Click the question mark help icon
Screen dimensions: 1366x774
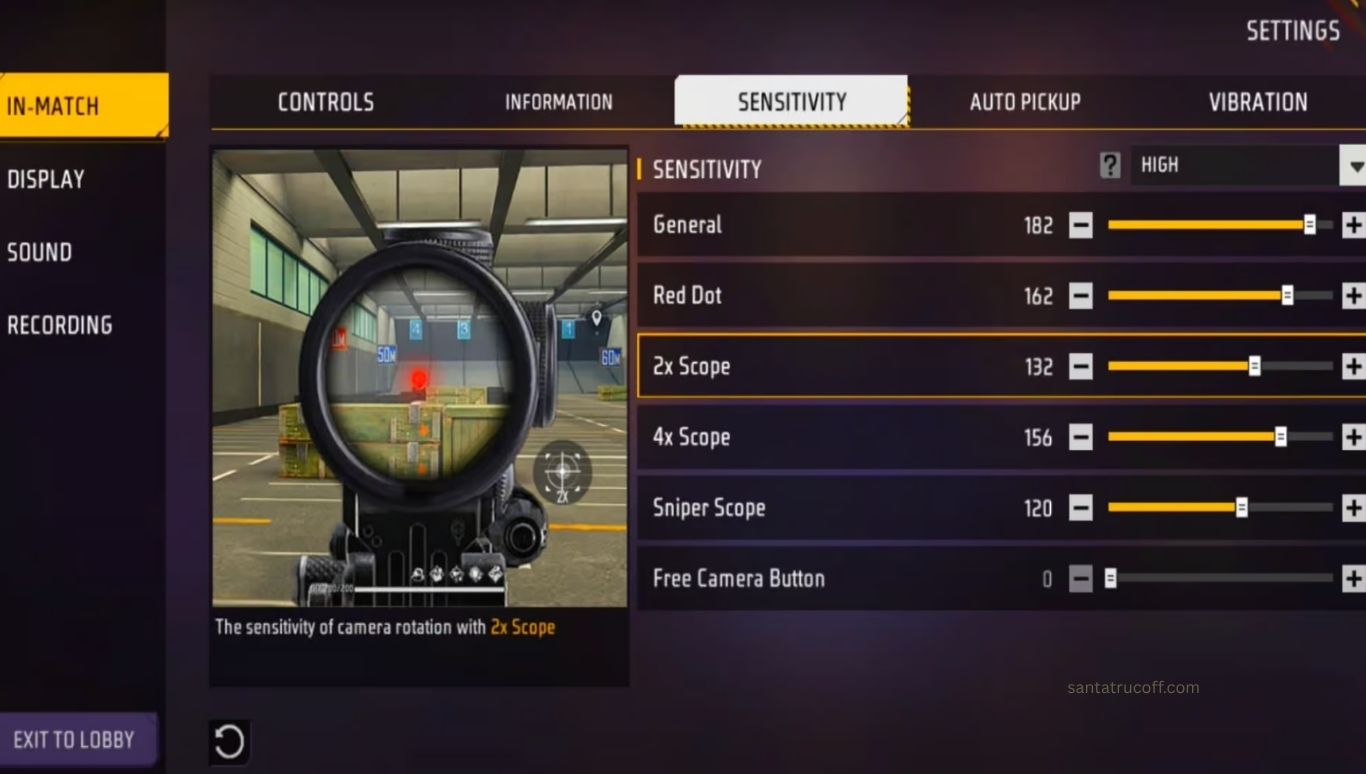(x=1110, y=165)
